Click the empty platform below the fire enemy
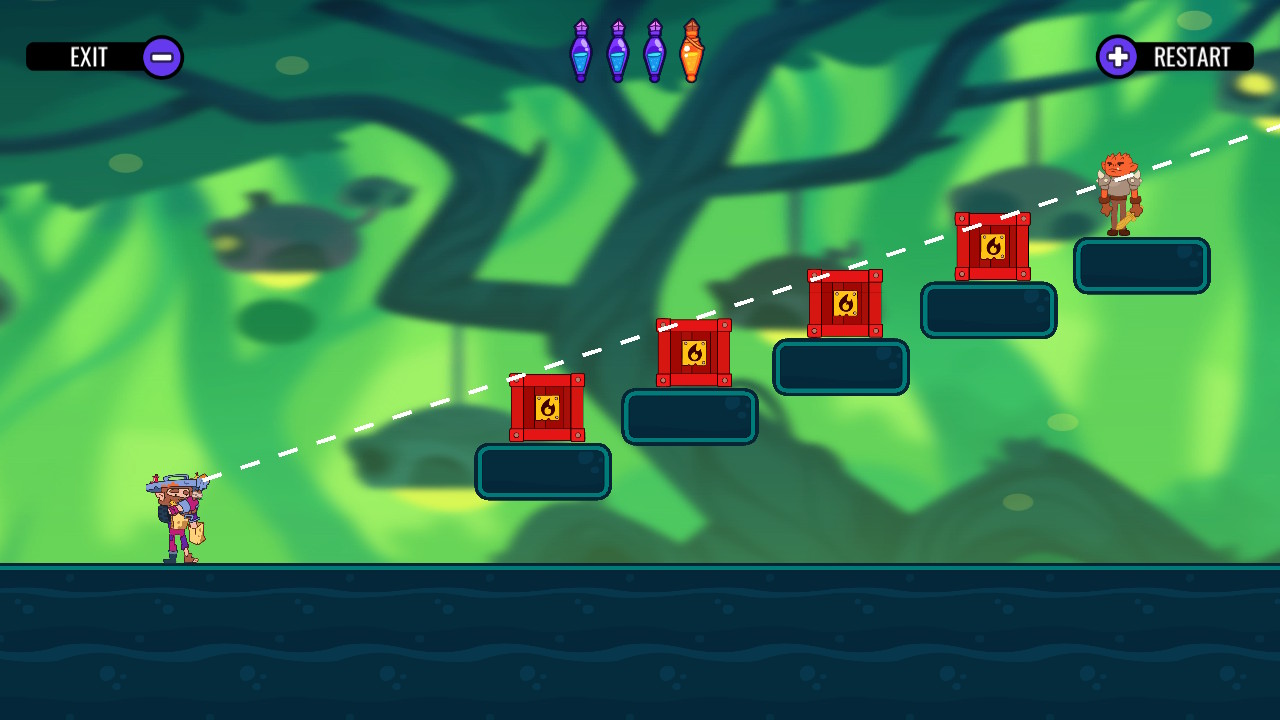This screenshot has width=1280, height=720. pyautogui.click(x=1142, y=263)
